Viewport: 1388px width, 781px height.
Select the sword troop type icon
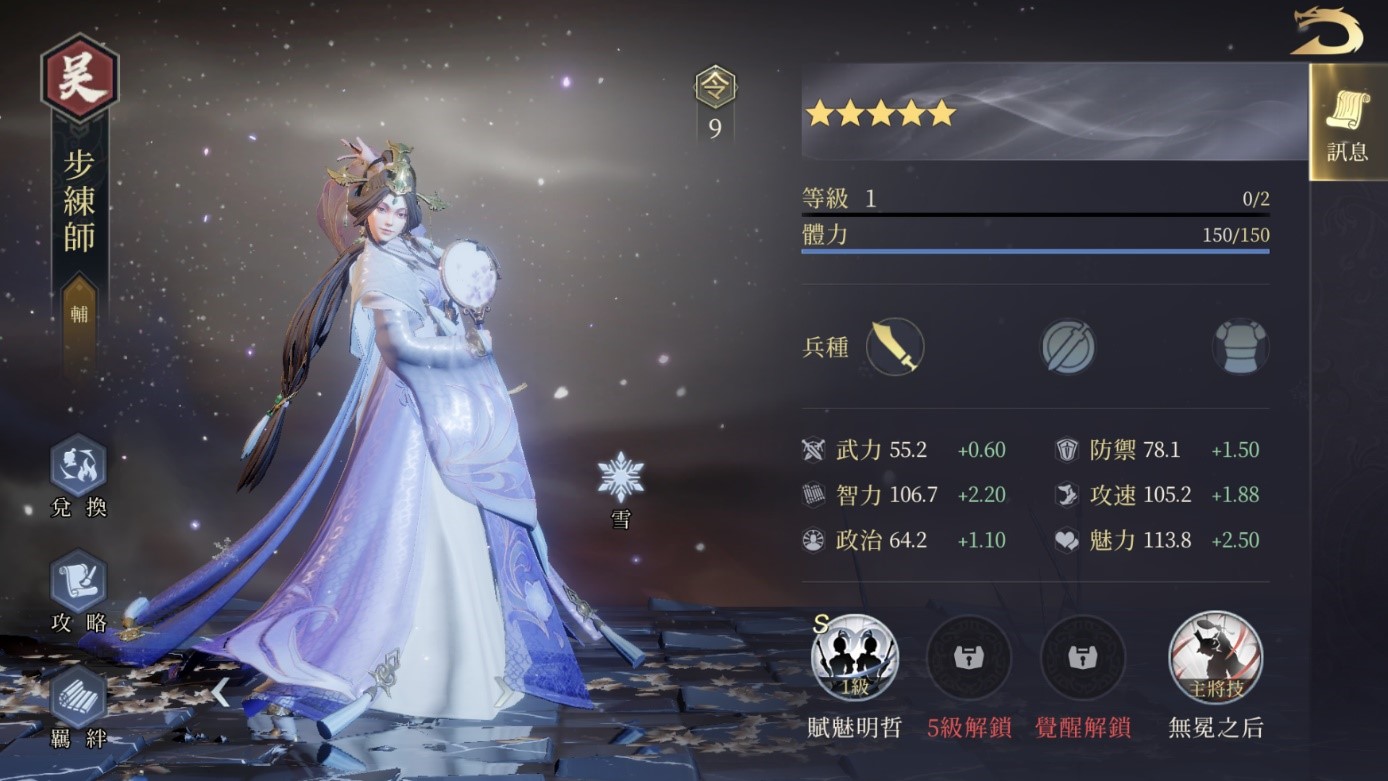(894, 347)
